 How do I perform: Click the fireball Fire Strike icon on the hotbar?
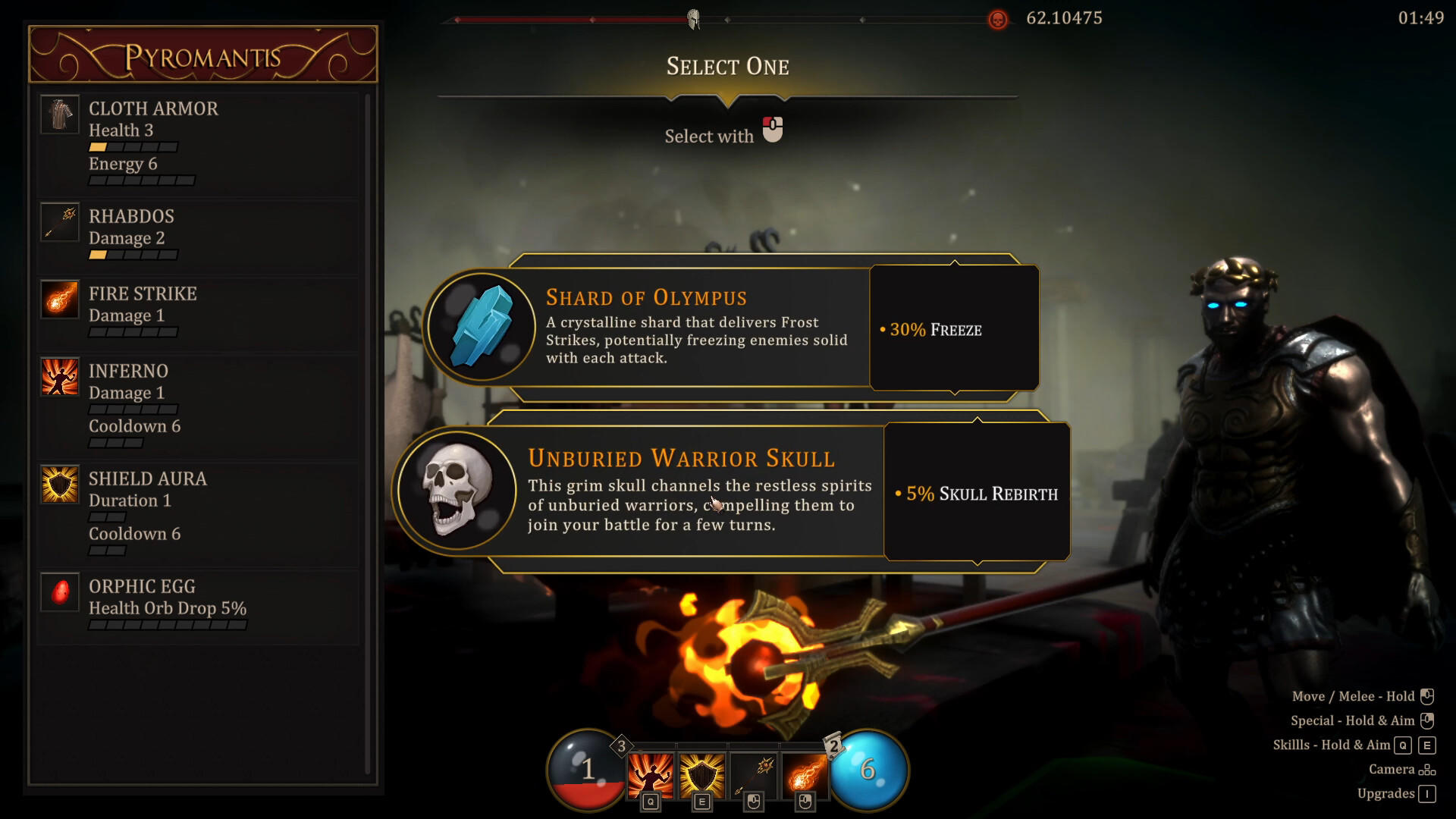point(805,772)
